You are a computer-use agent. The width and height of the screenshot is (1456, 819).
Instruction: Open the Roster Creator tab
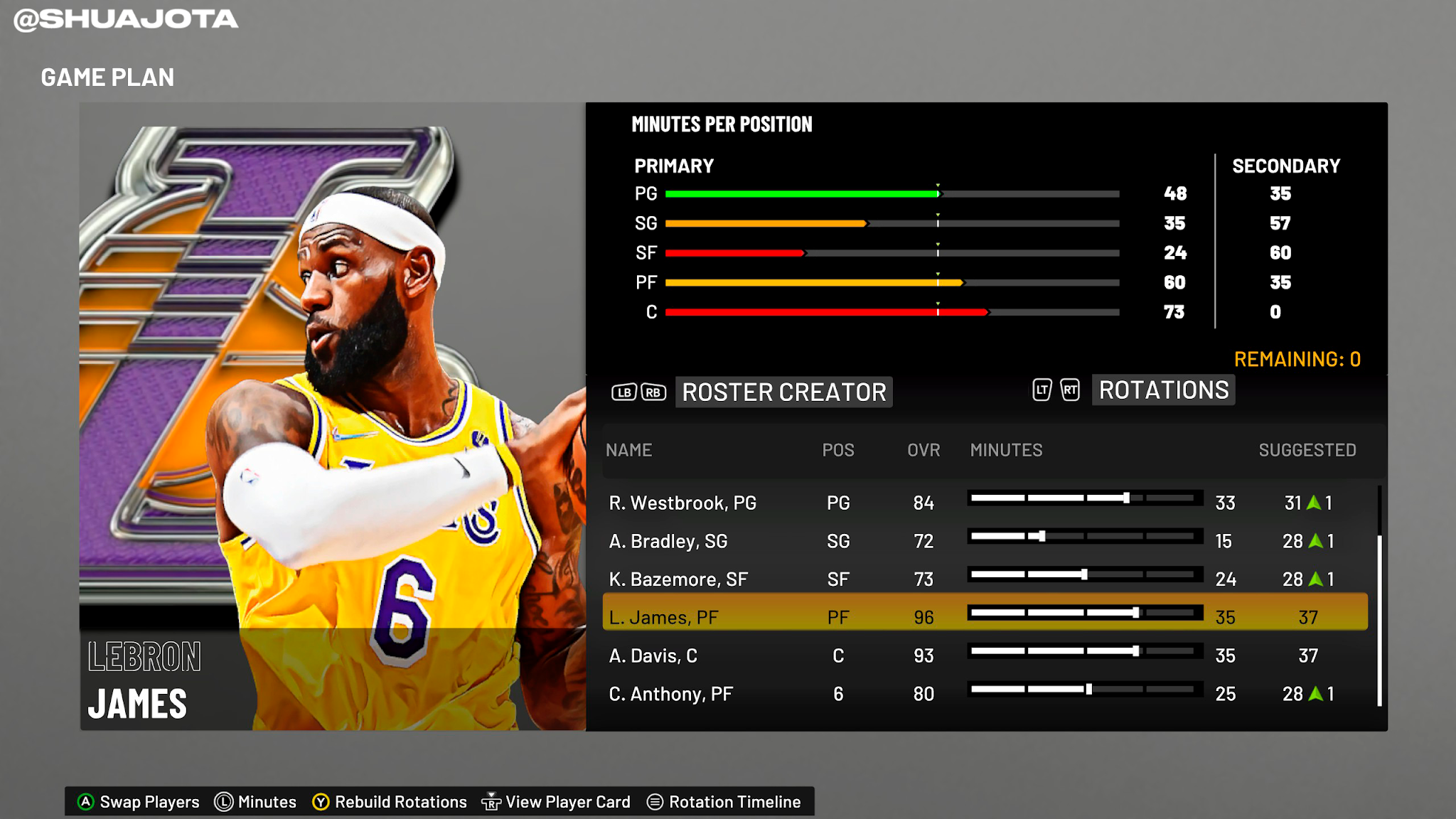784,392
